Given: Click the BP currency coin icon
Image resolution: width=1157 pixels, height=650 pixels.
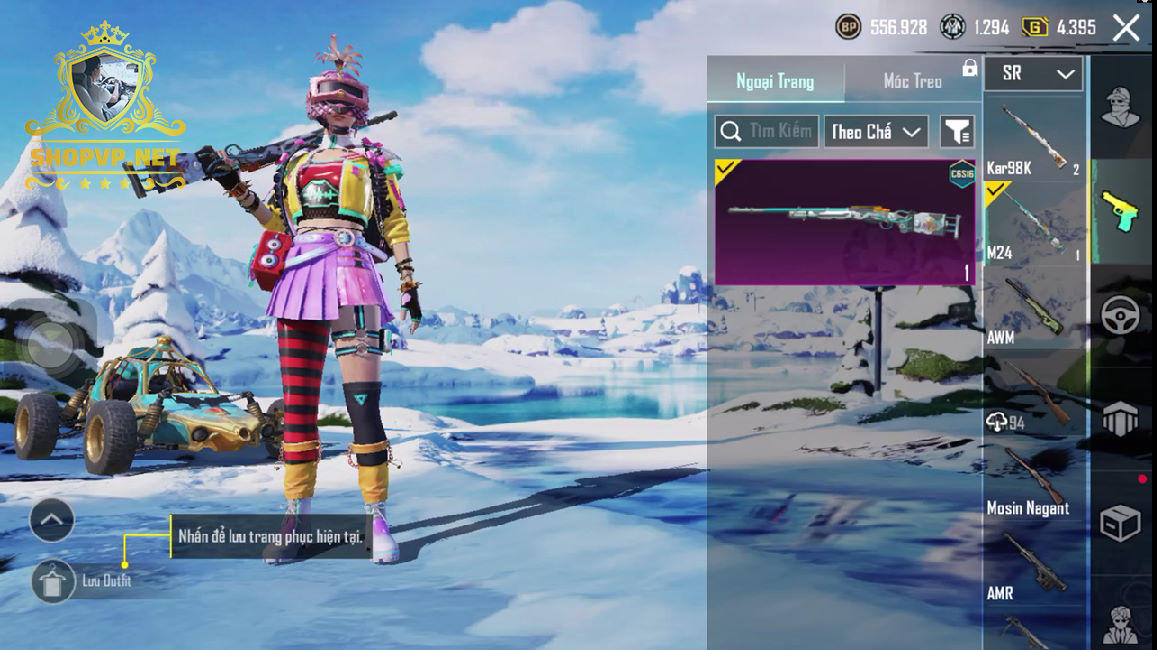Looking at the screenshot, I should [x=848, y=28].
